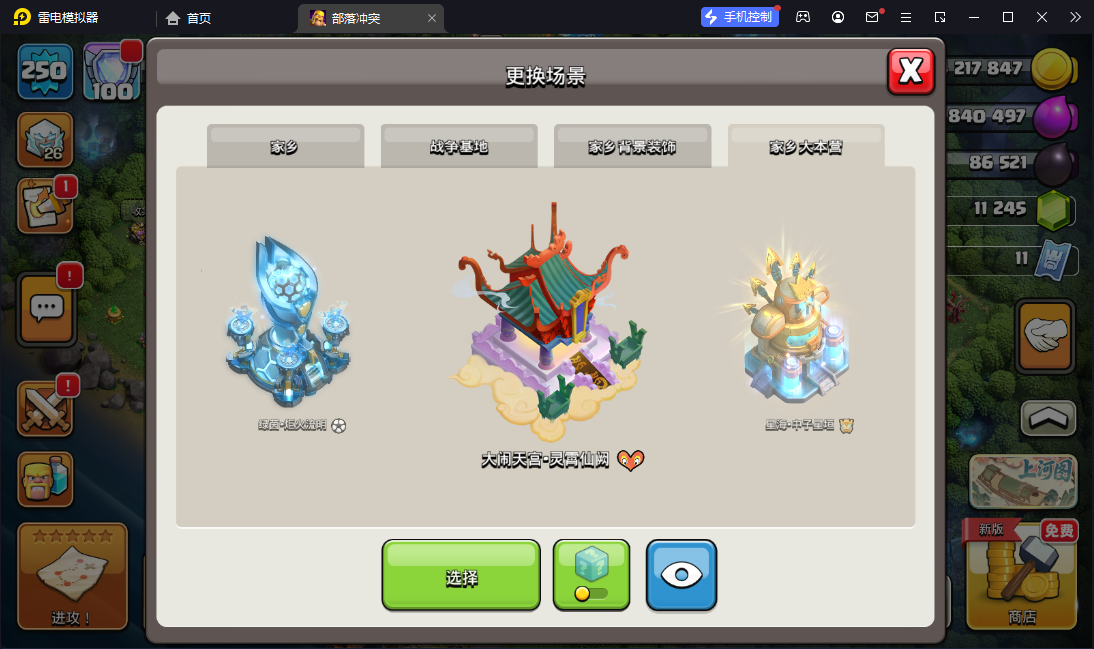Click the 手机控制 emulator button
This screenshot has height=649, width=1094.
[740, 17]
